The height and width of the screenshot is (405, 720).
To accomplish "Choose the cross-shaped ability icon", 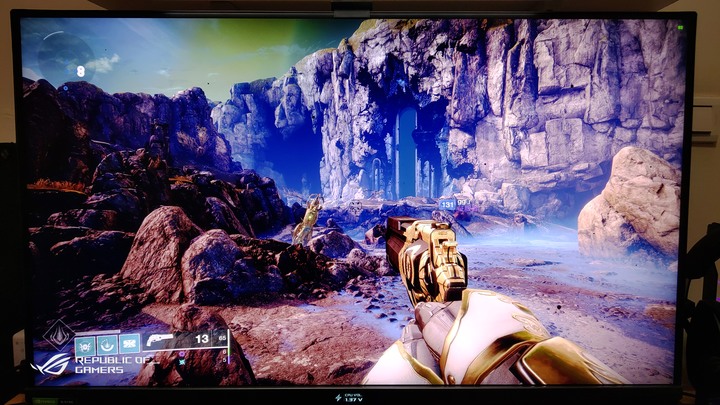I will (x=129, y=345).
